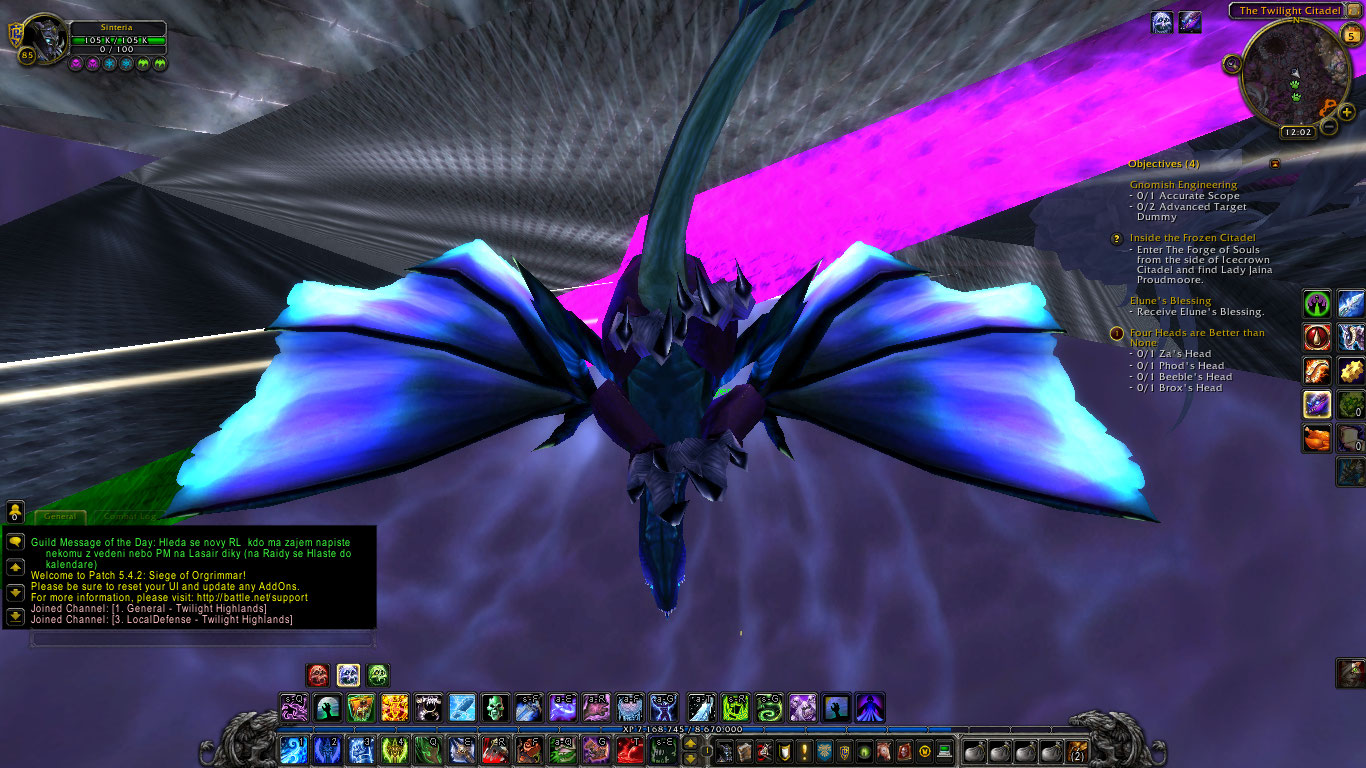Click the yellow exclamation quest log button
This screenshot has height=768, width=1366.
pos(803,752)
